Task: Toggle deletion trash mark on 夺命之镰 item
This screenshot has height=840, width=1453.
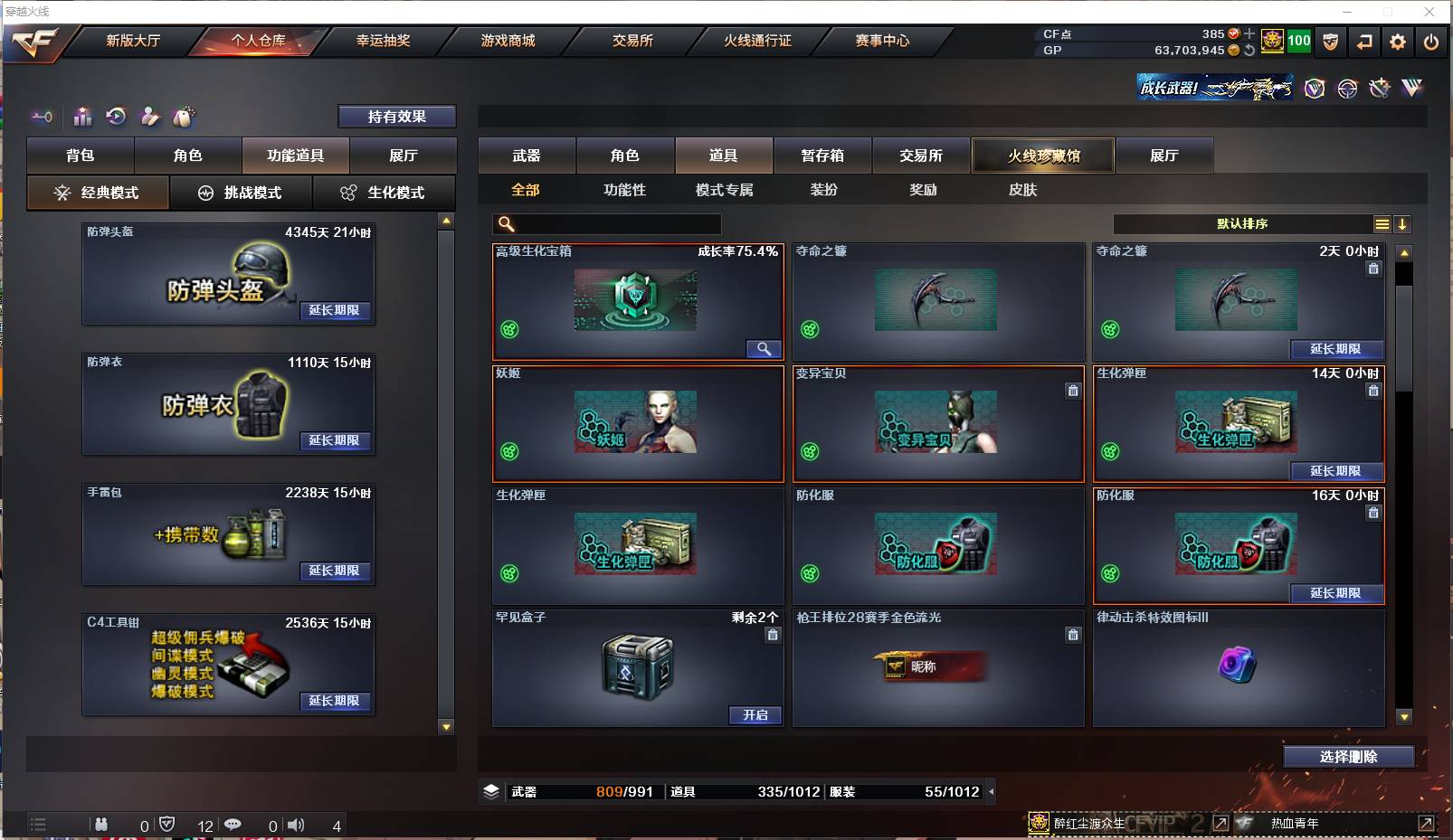Action: click(1373, 269)
